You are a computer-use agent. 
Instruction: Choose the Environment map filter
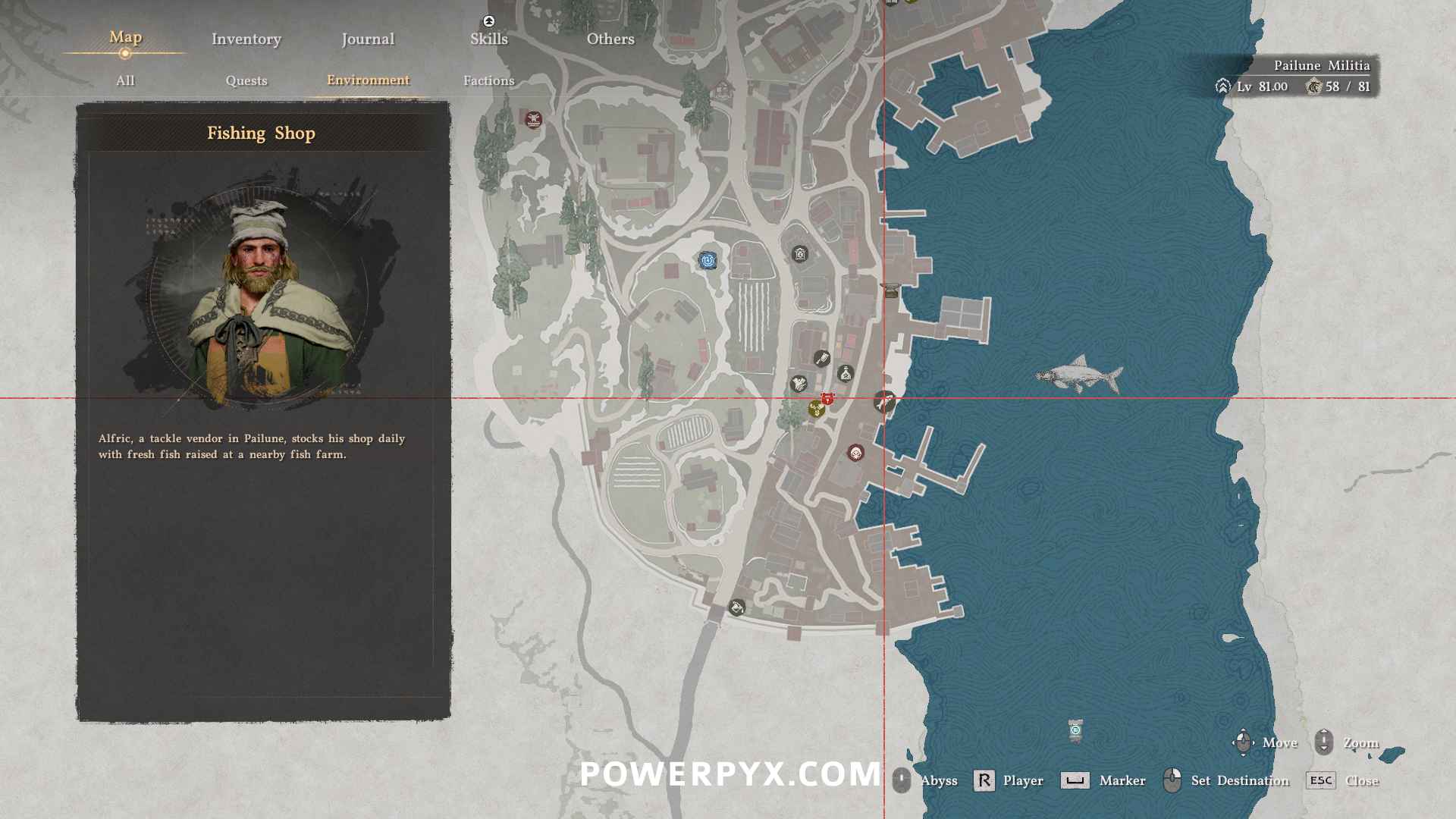[368, 80]
